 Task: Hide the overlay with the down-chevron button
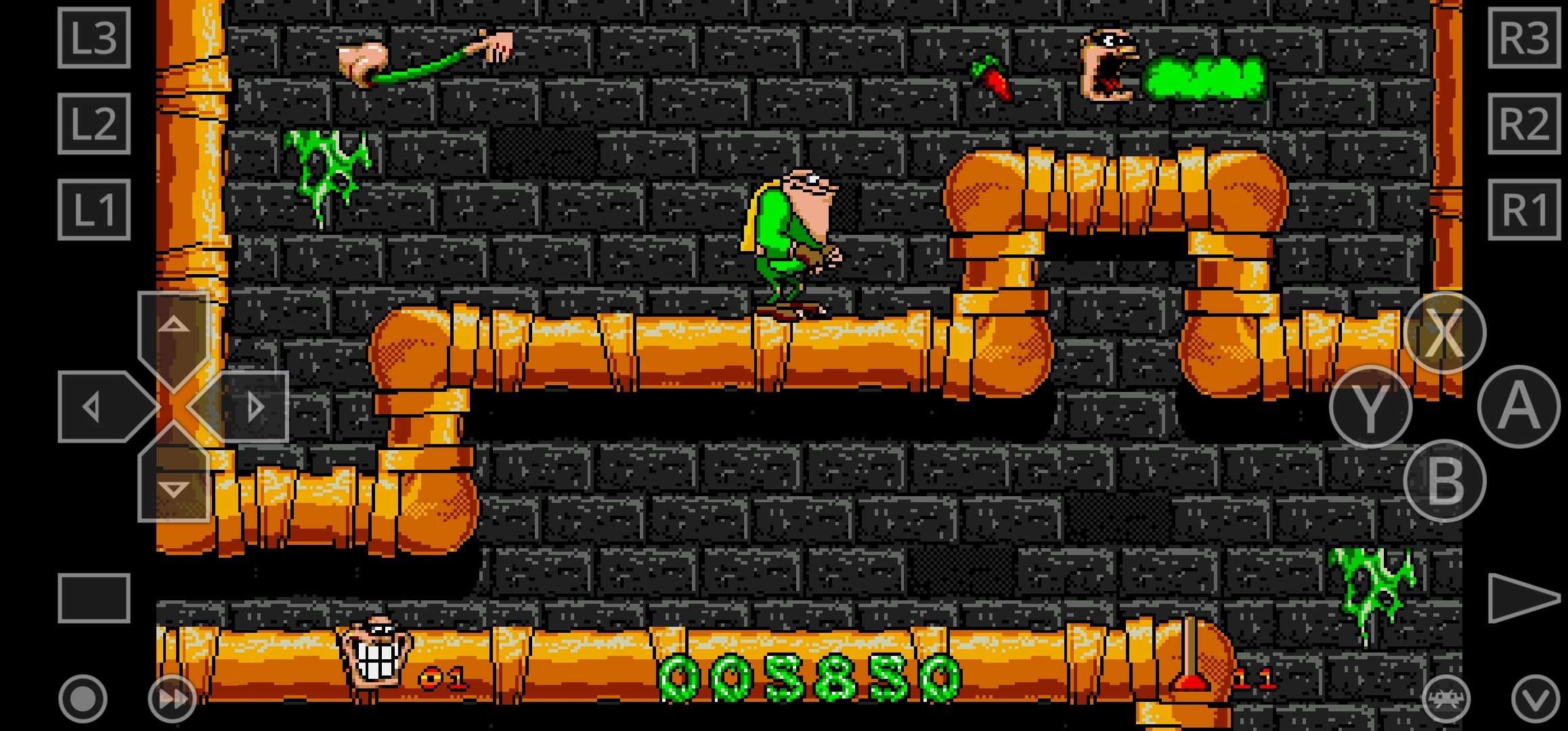pyautogui.click(x=1535, y=699)
